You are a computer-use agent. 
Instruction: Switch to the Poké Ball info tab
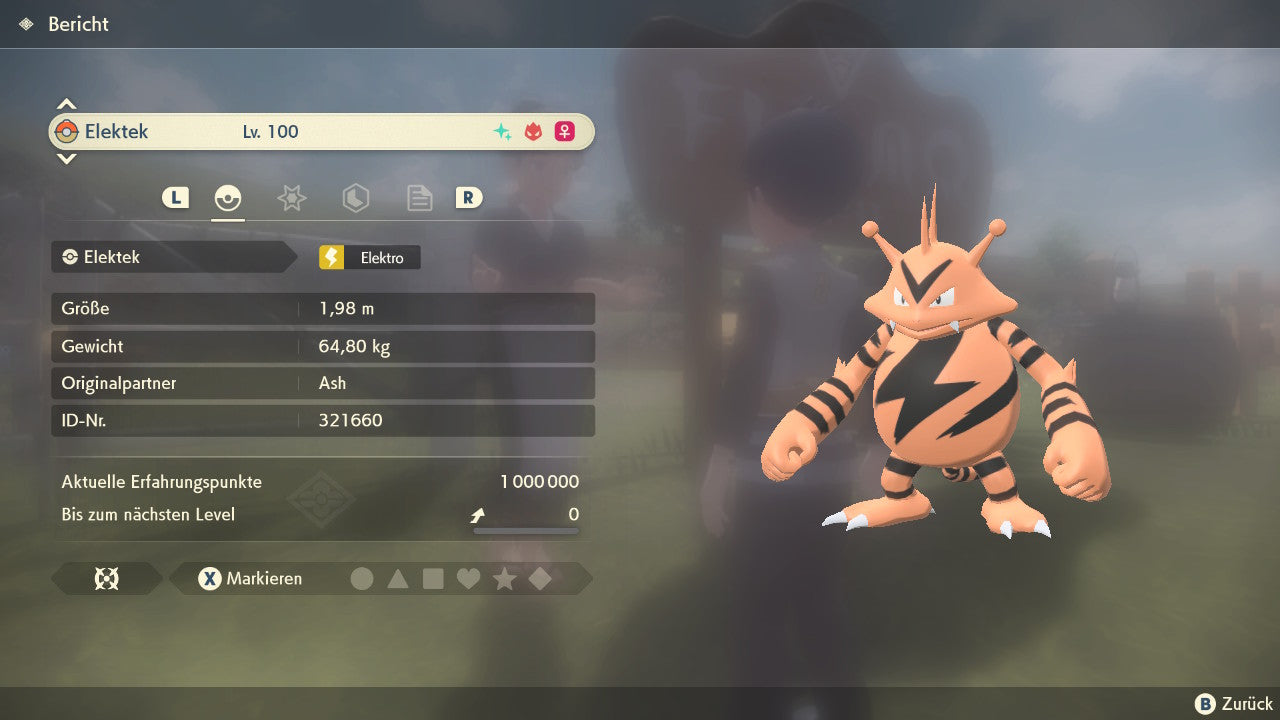pyautogui.click(x=228, y=198)
